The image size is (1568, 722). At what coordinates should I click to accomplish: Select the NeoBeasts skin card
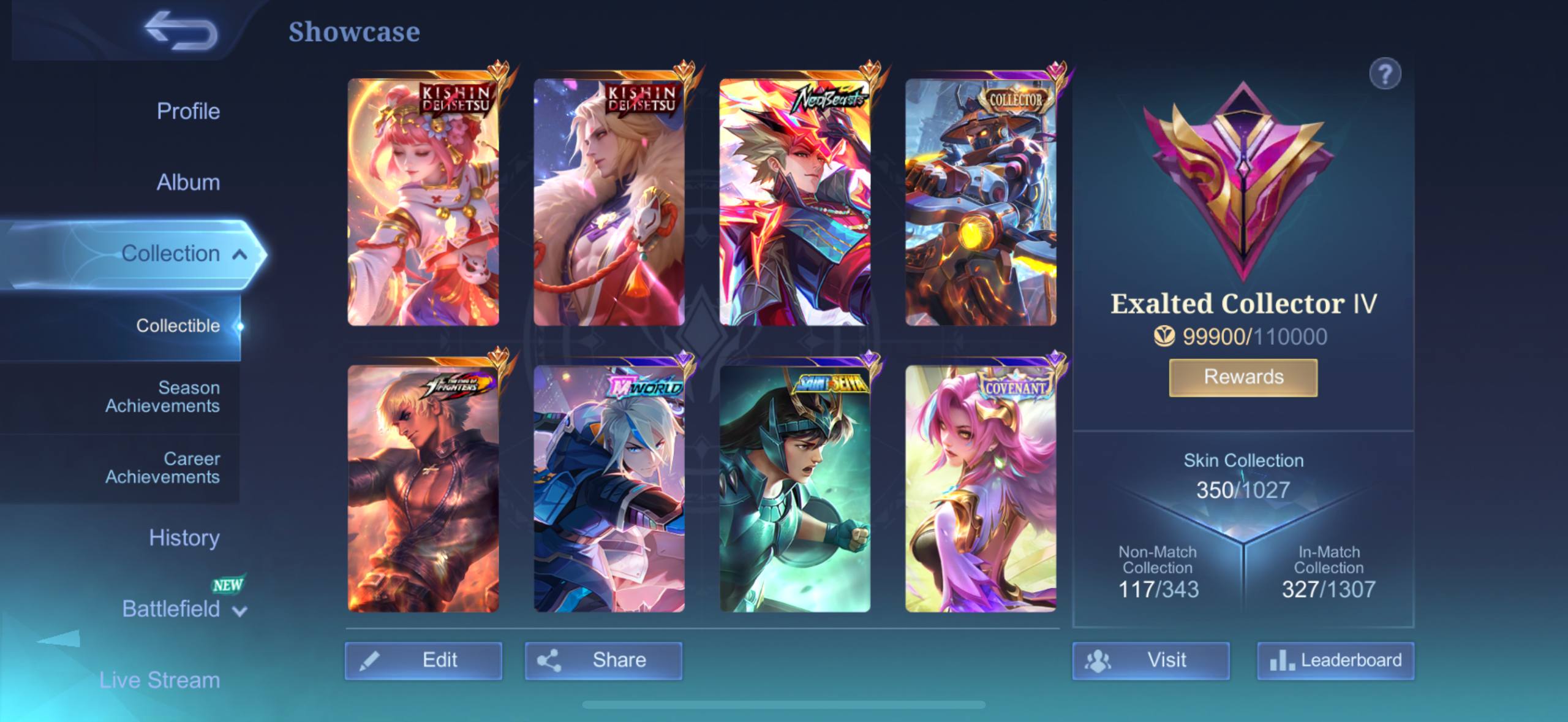[x=794, y=202]
